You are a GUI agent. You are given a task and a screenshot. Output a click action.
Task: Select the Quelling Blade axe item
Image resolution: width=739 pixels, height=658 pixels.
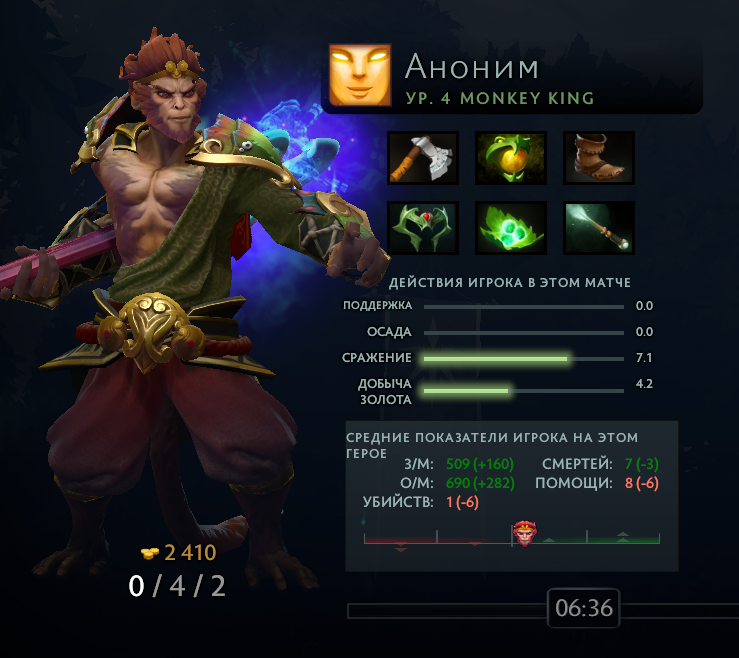(x=423, y=158)
